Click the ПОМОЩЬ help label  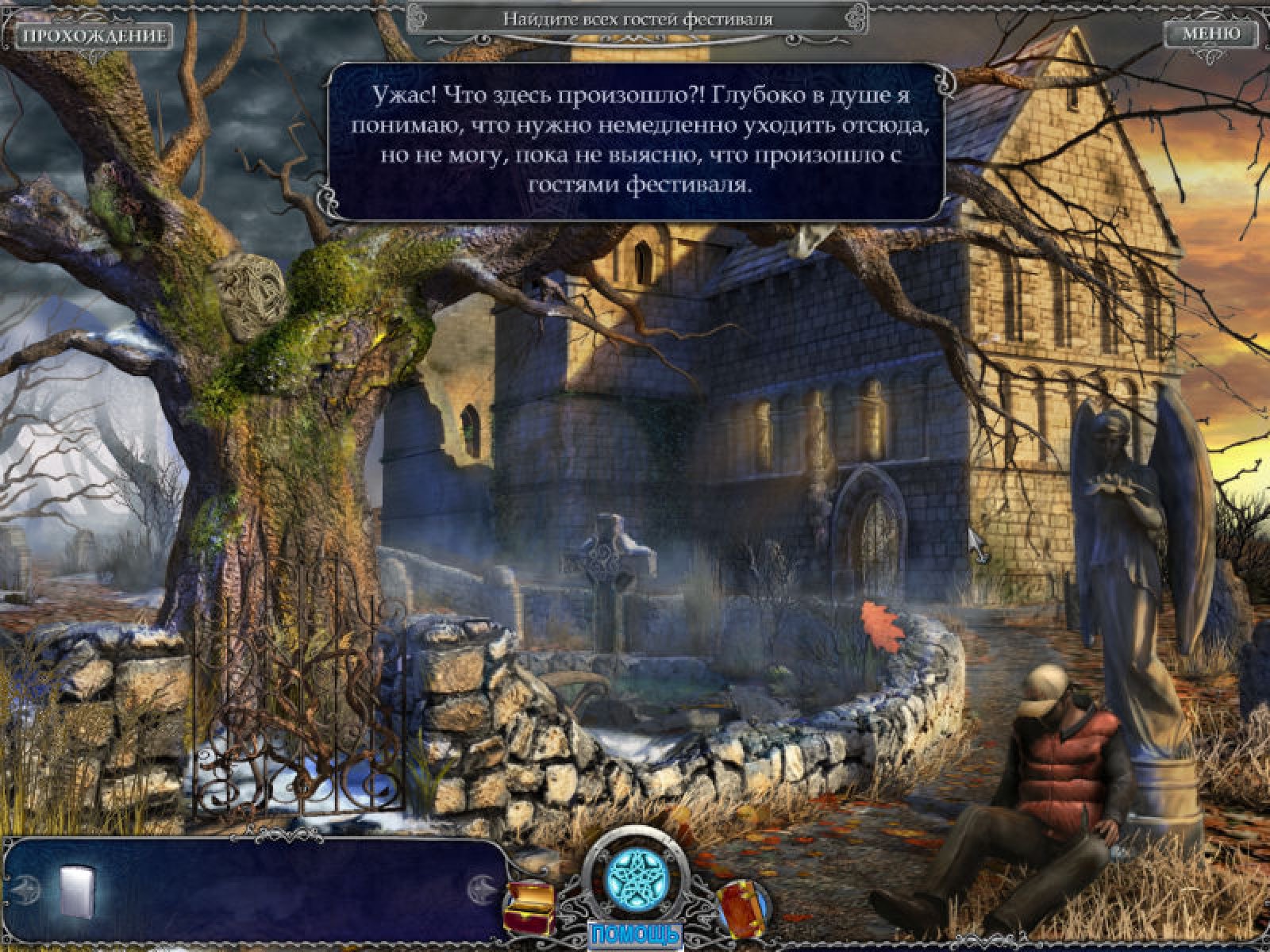point(634,933)
